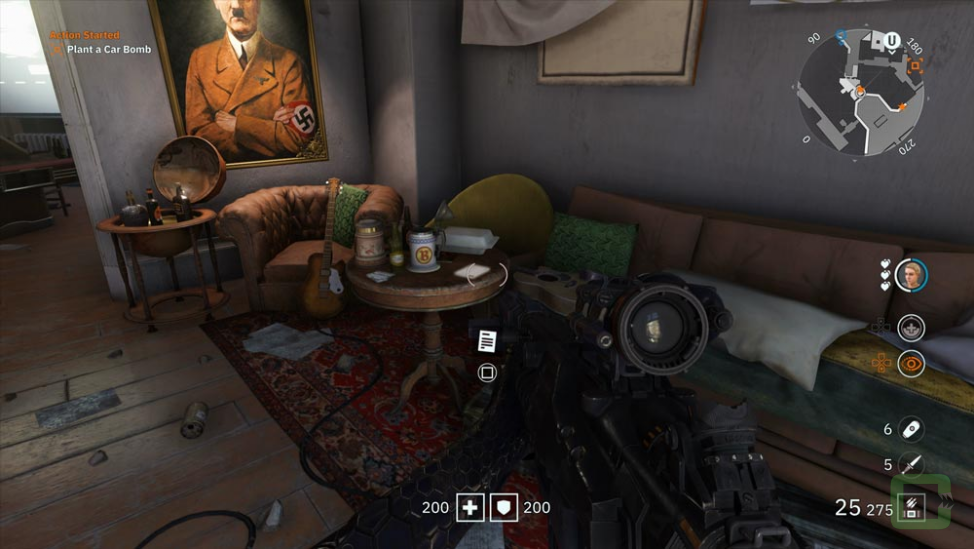Select the document collectible icon

tap(487, 341)
